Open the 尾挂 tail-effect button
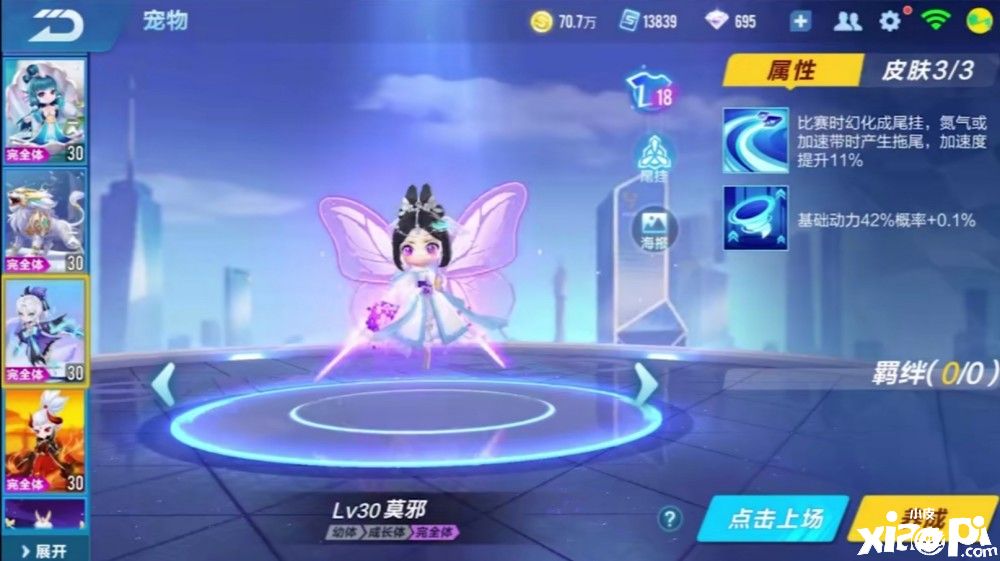This screenshot has height=561, width=1000. click(653, 157)
